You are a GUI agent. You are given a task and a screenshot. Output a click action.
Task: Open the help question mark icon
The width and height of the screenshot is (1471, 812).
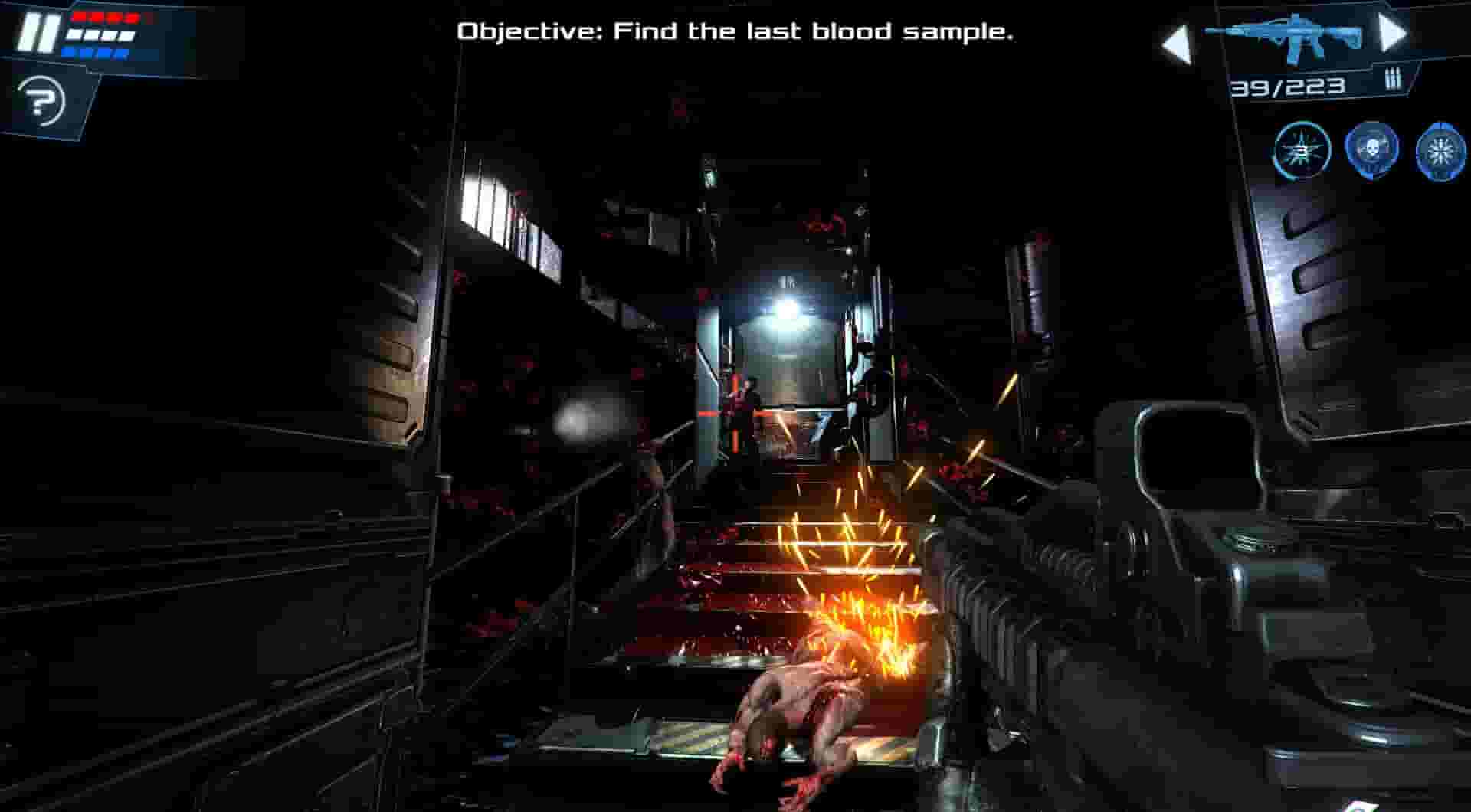[x=42, y=100]
